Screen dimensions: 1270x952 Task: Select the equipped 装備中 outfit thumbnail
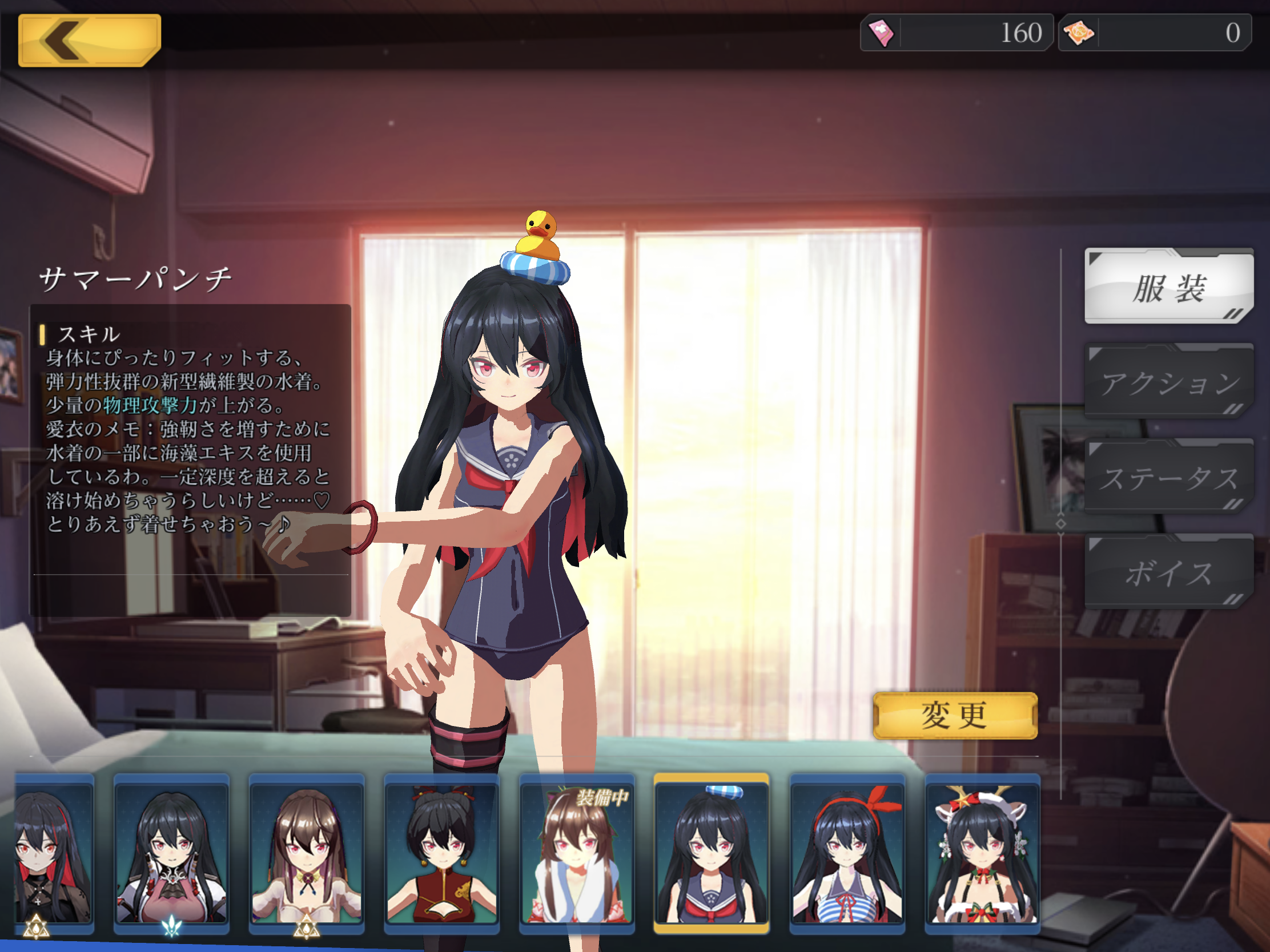click(576, 853)
